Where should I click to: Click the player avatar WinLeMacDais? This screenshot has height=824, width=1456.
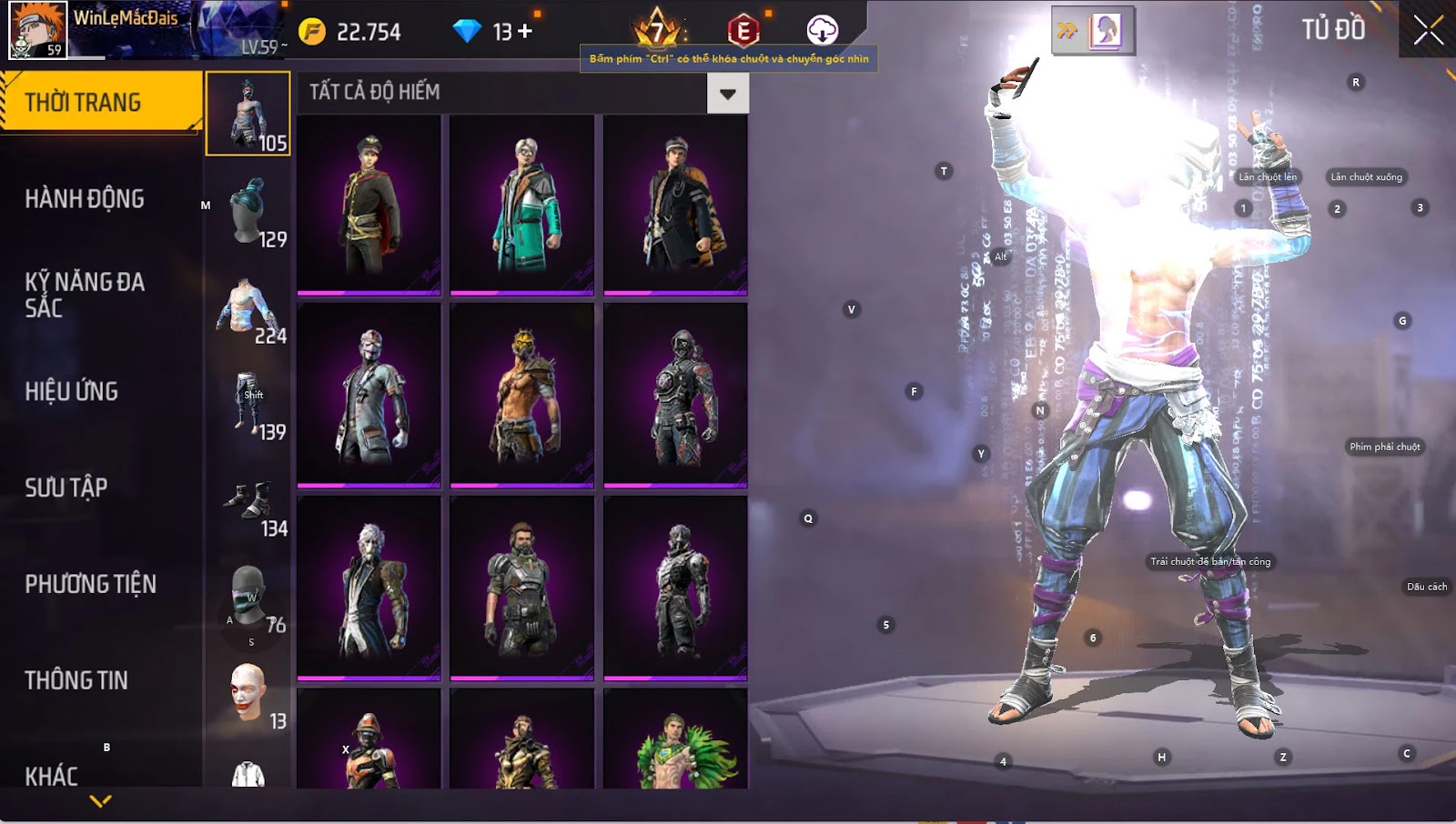click(x=38, y=30)
